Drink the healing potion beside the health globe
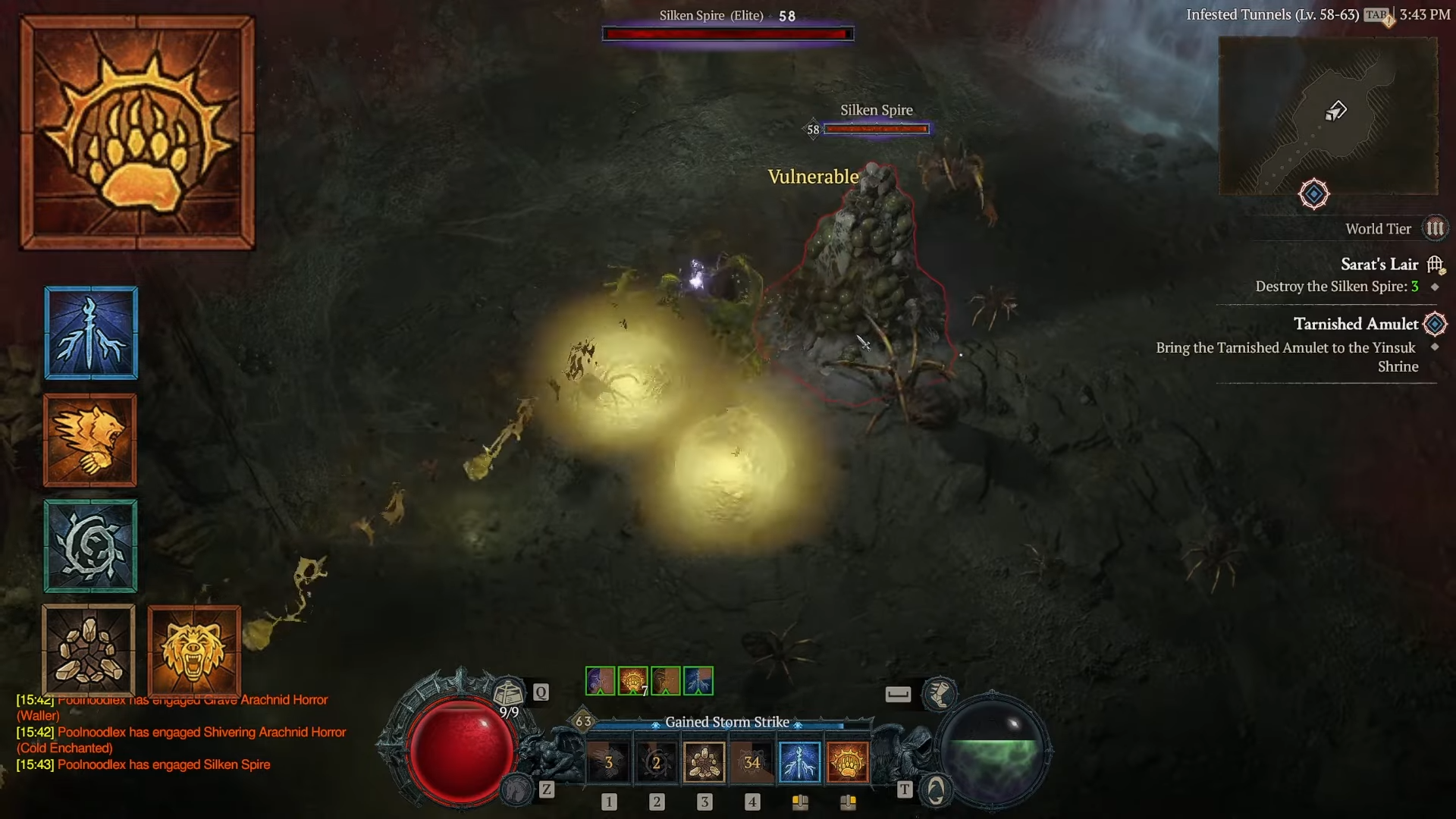Image resolution: width=1456 pixels, height=819 pixels. (x=508, y=693)
